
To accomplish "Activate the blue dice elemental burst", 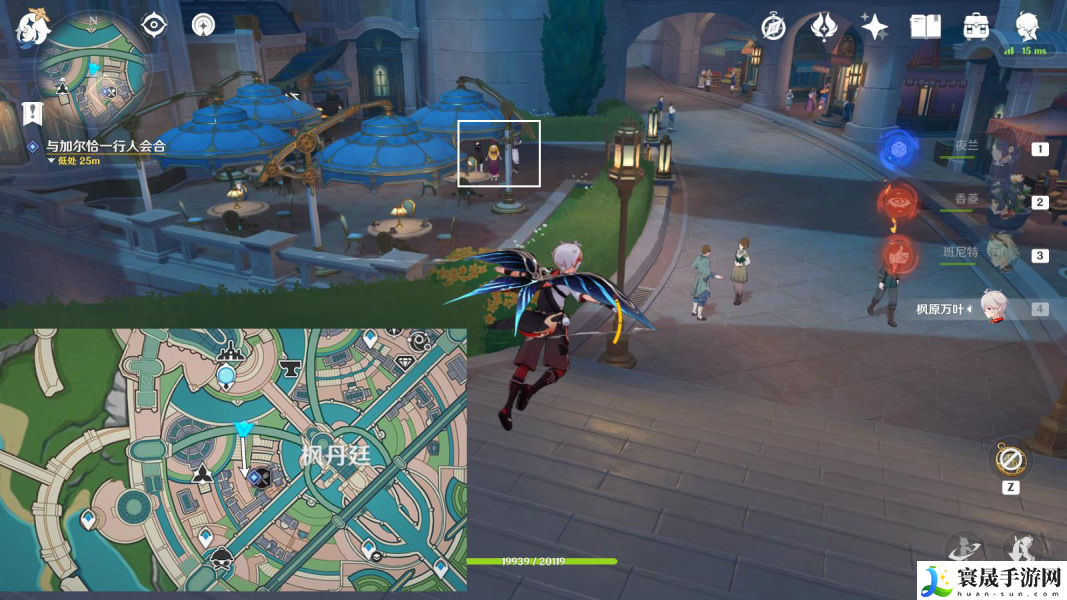I will (x=899, y=150).
